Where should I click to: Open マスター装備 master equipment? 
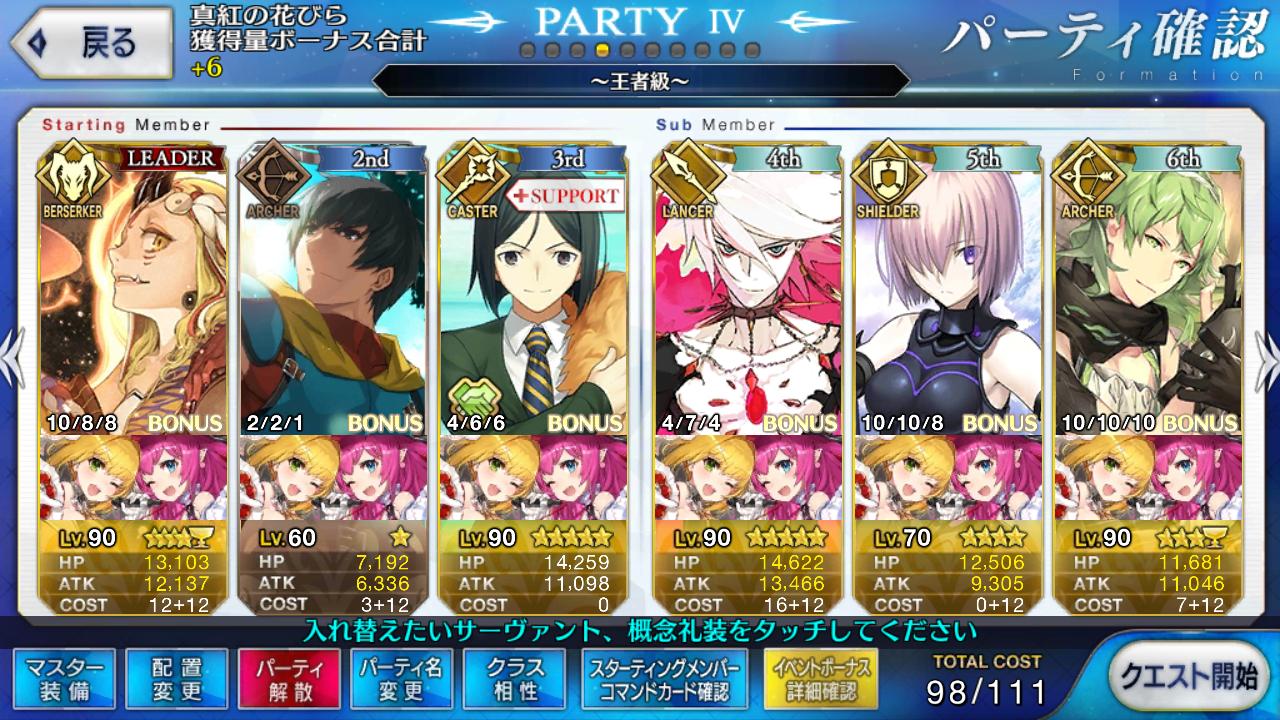click(x=64, y=680)
